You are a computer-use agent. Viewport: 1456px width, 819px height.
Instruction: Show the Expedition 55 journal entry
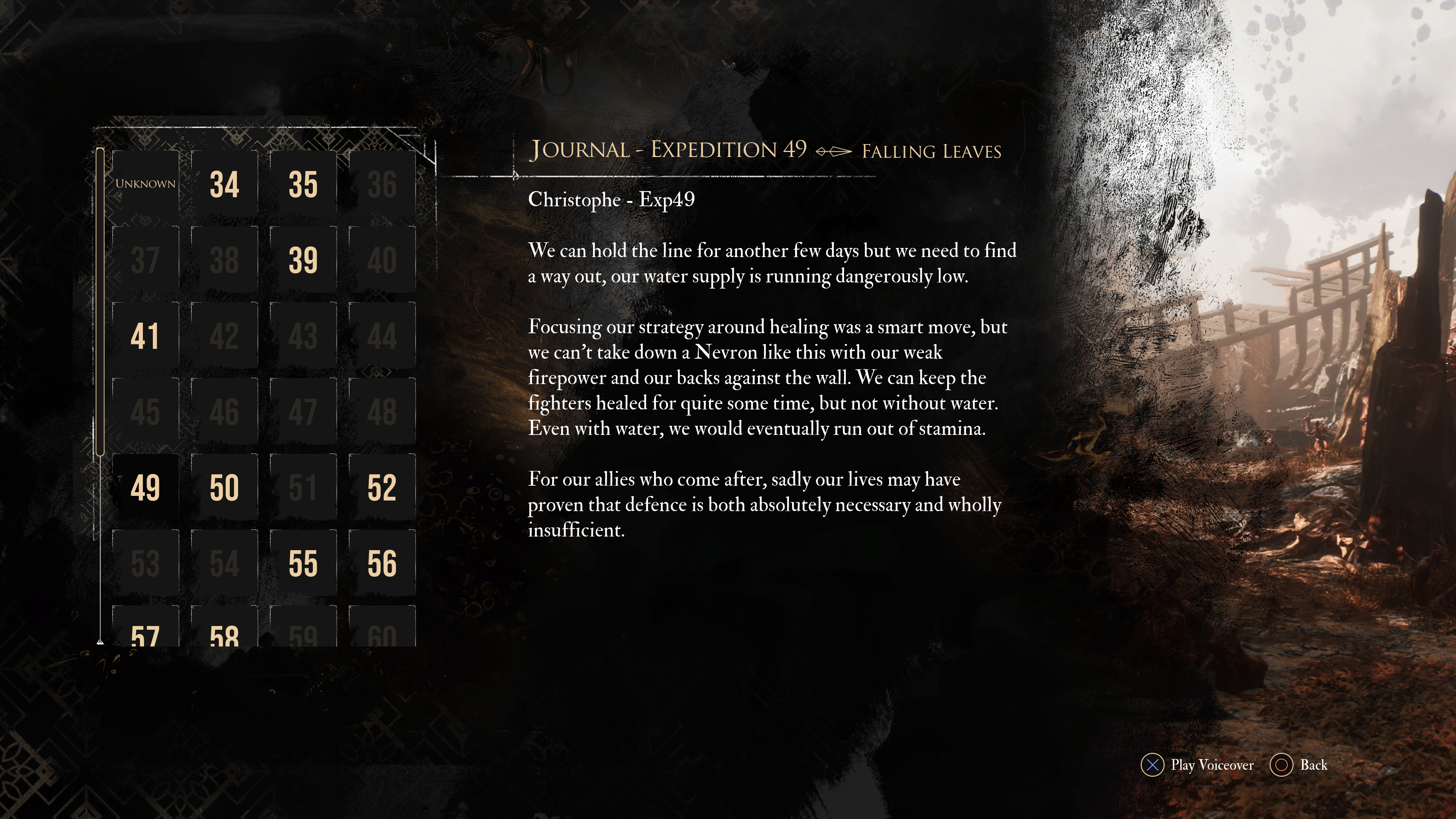303,563
